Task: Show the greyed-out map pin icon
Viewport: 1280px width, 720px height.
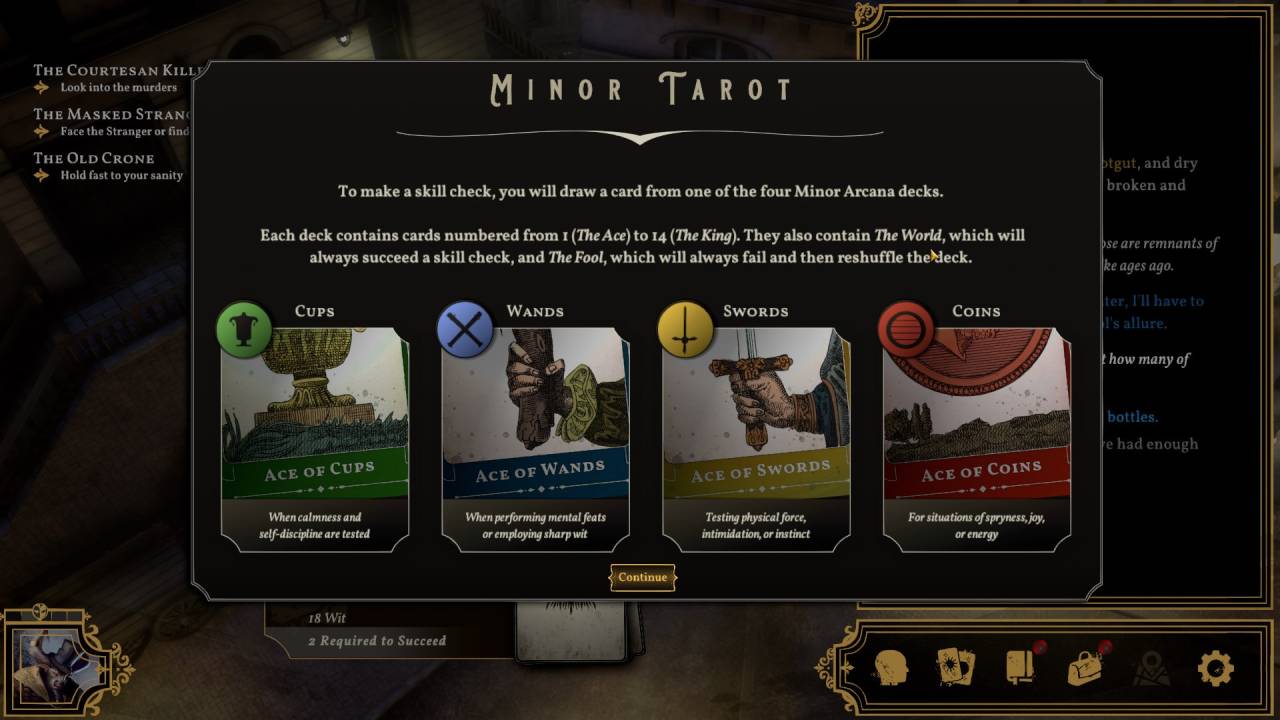Action: pyautogui.click(x=1150, y=667)
